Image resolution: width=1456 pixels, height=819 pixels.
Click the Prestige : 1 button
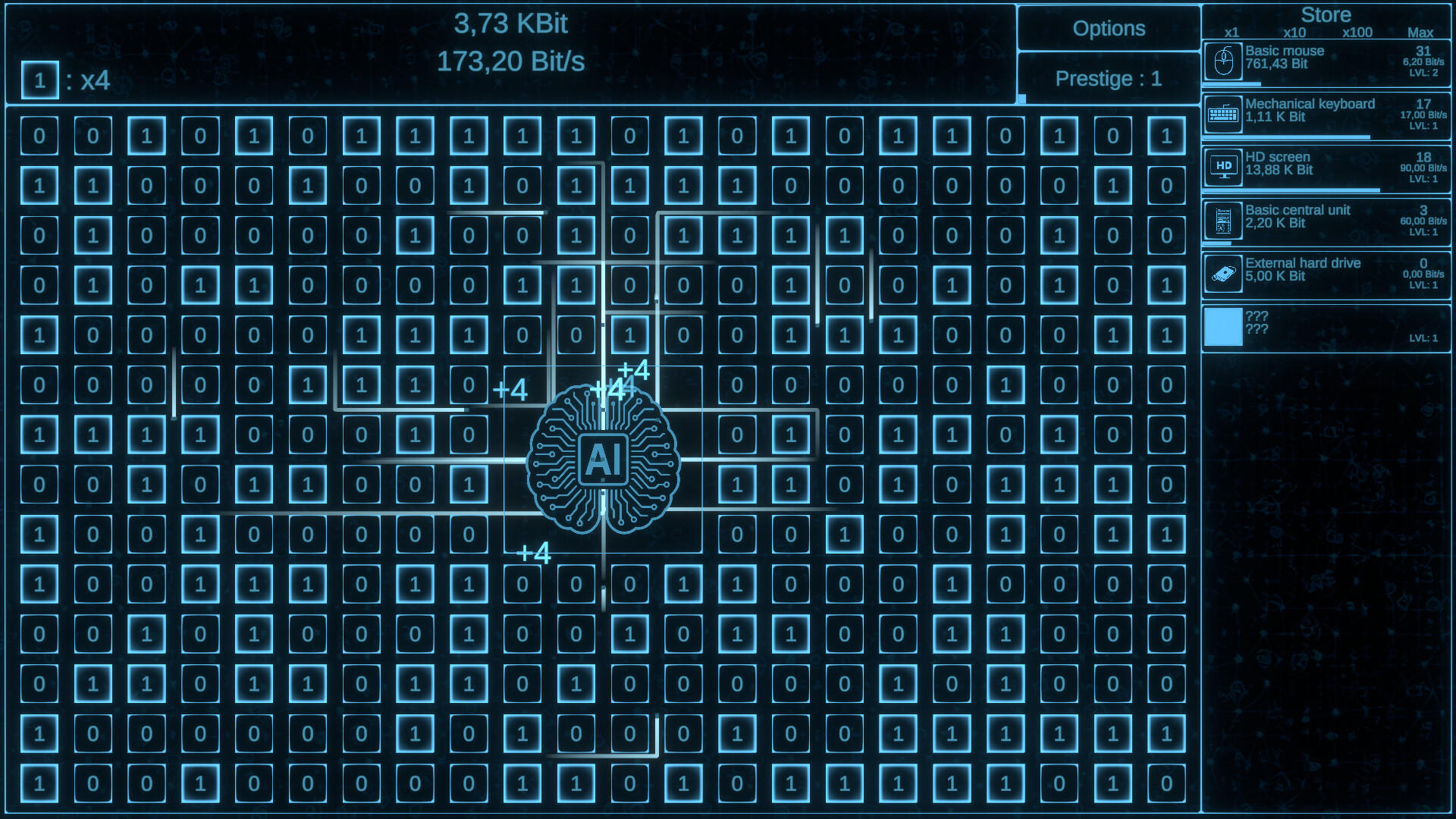(1108, 79)
